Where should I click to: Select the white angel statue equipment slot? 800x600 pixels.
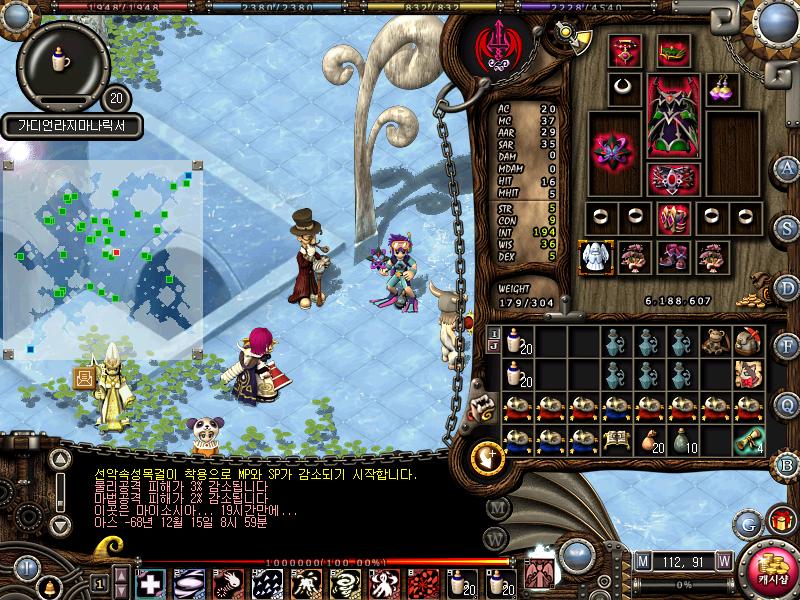(x=595, y=257)
